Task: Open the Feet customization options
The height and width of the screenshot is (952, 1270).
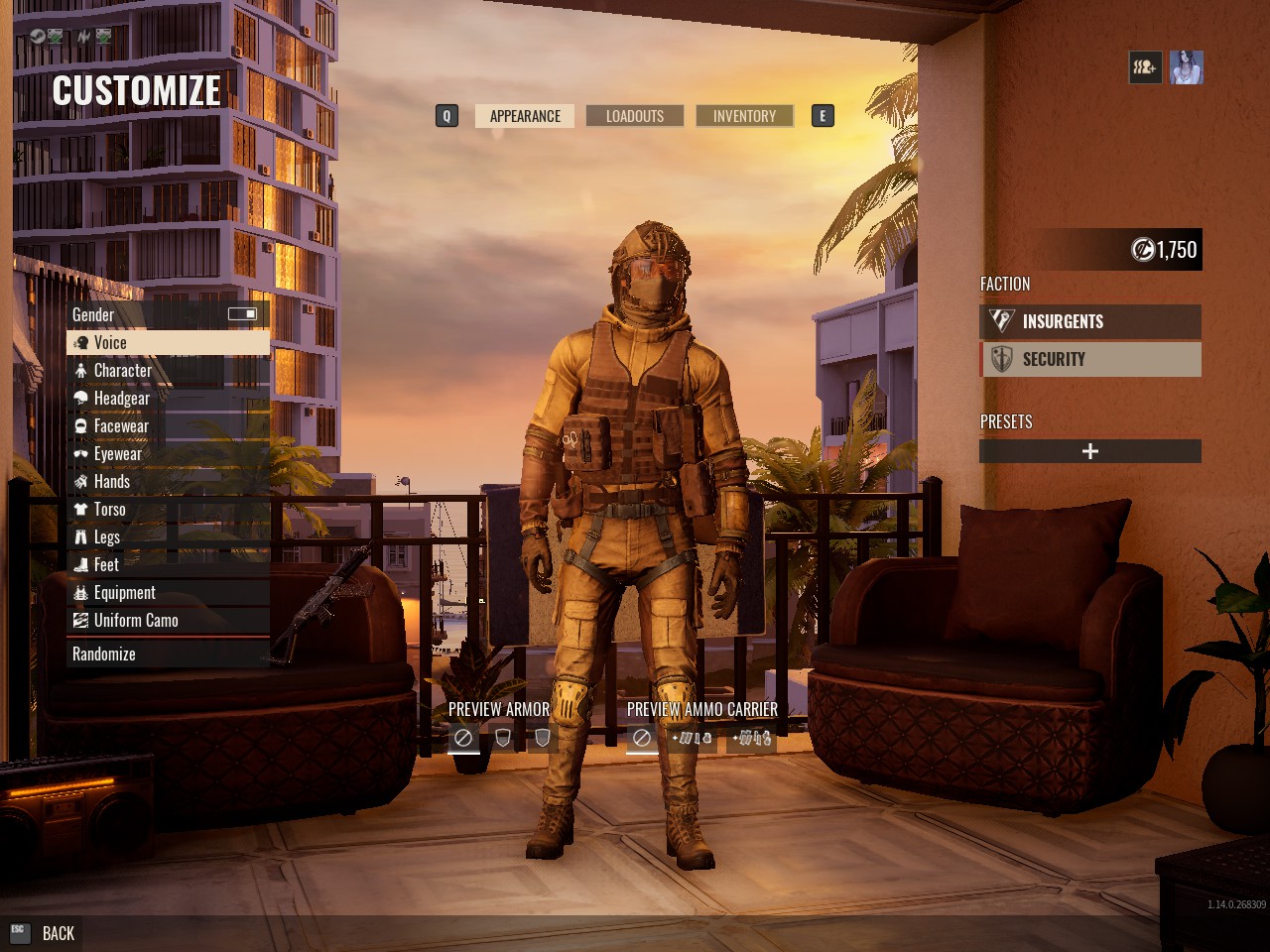Action: (x=104, y=564)
